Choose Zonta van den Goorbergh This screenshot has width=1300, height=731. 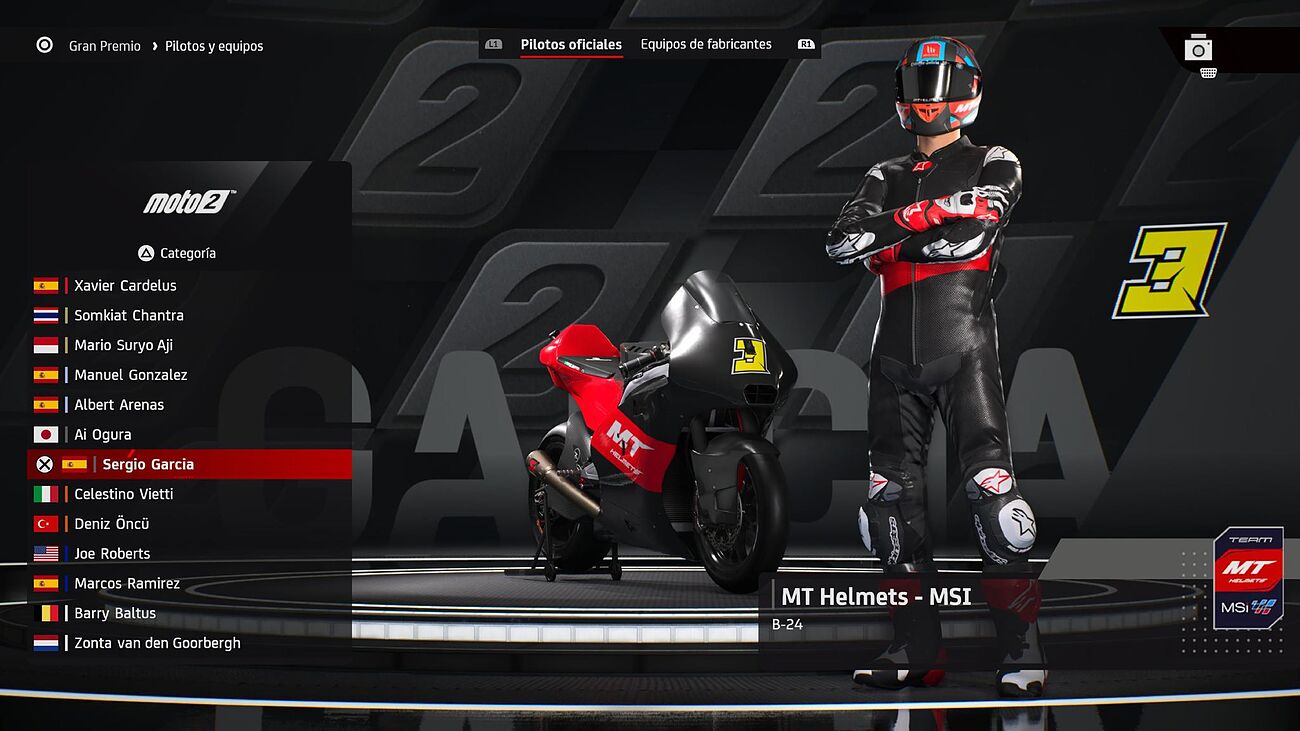(157, 644)
